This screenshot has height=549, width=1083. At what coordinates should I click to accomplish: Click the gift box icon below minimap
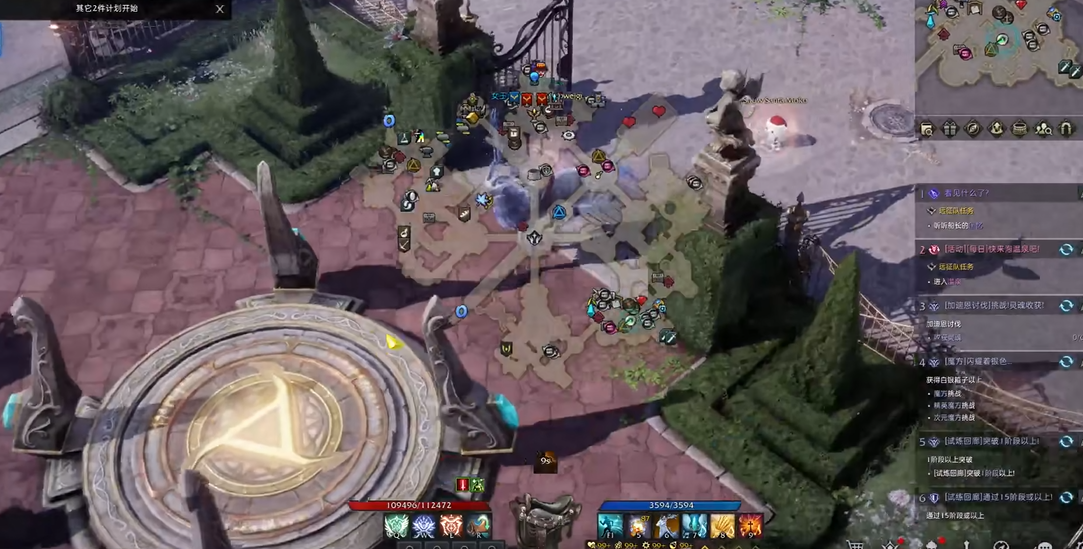(x=950, y=129)
